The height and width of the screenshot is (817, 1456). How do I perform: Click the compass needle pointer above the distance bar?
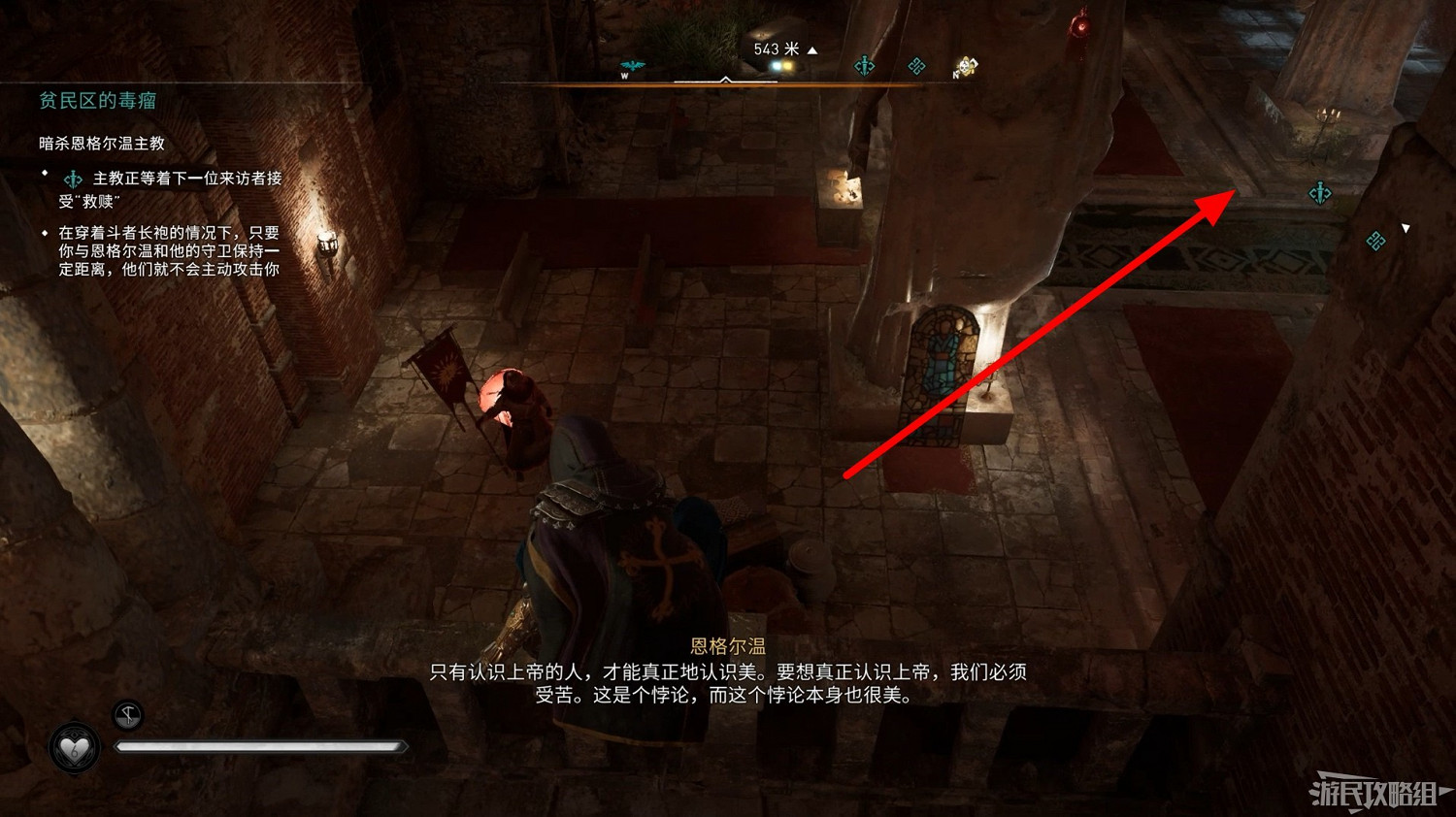click(725, 80)
